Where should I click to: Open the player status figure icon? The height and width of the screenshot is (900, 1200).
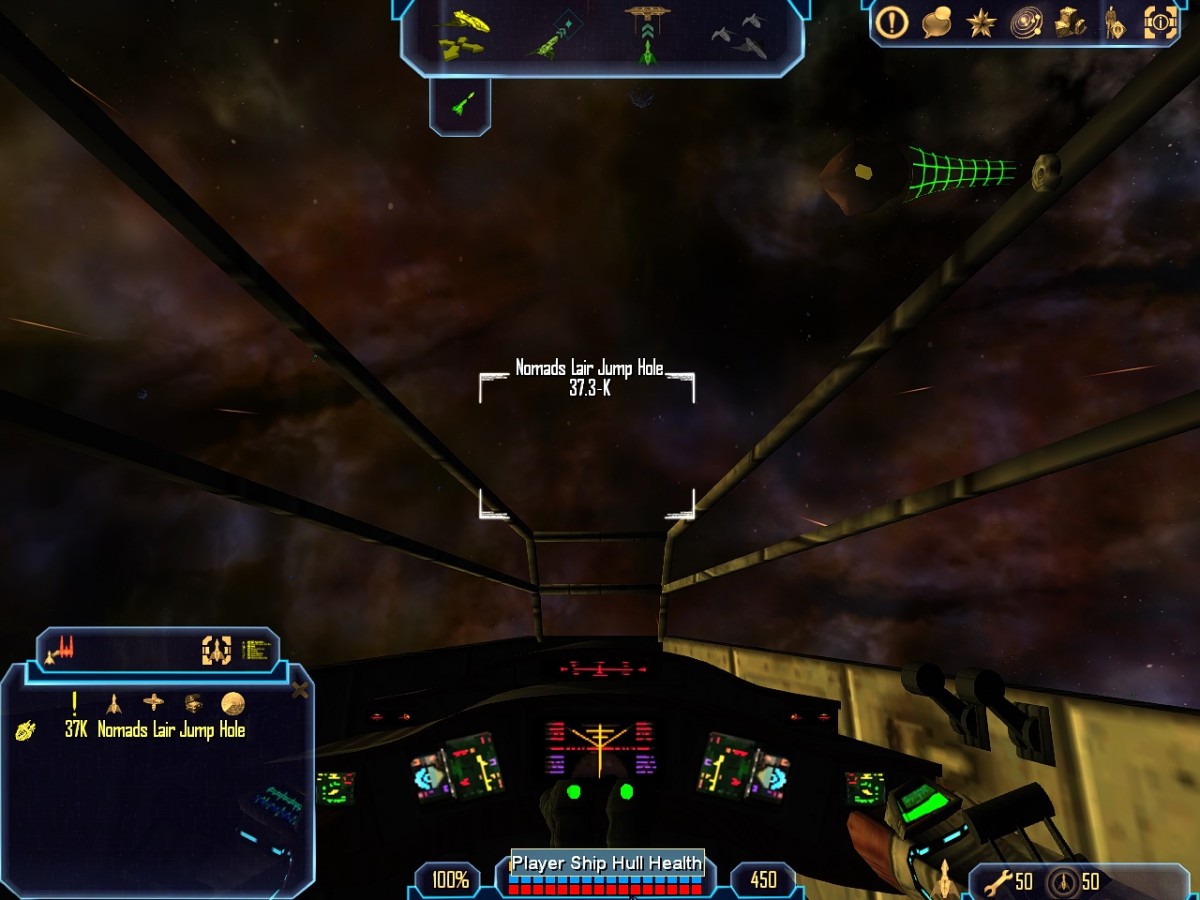[1115, 22]
